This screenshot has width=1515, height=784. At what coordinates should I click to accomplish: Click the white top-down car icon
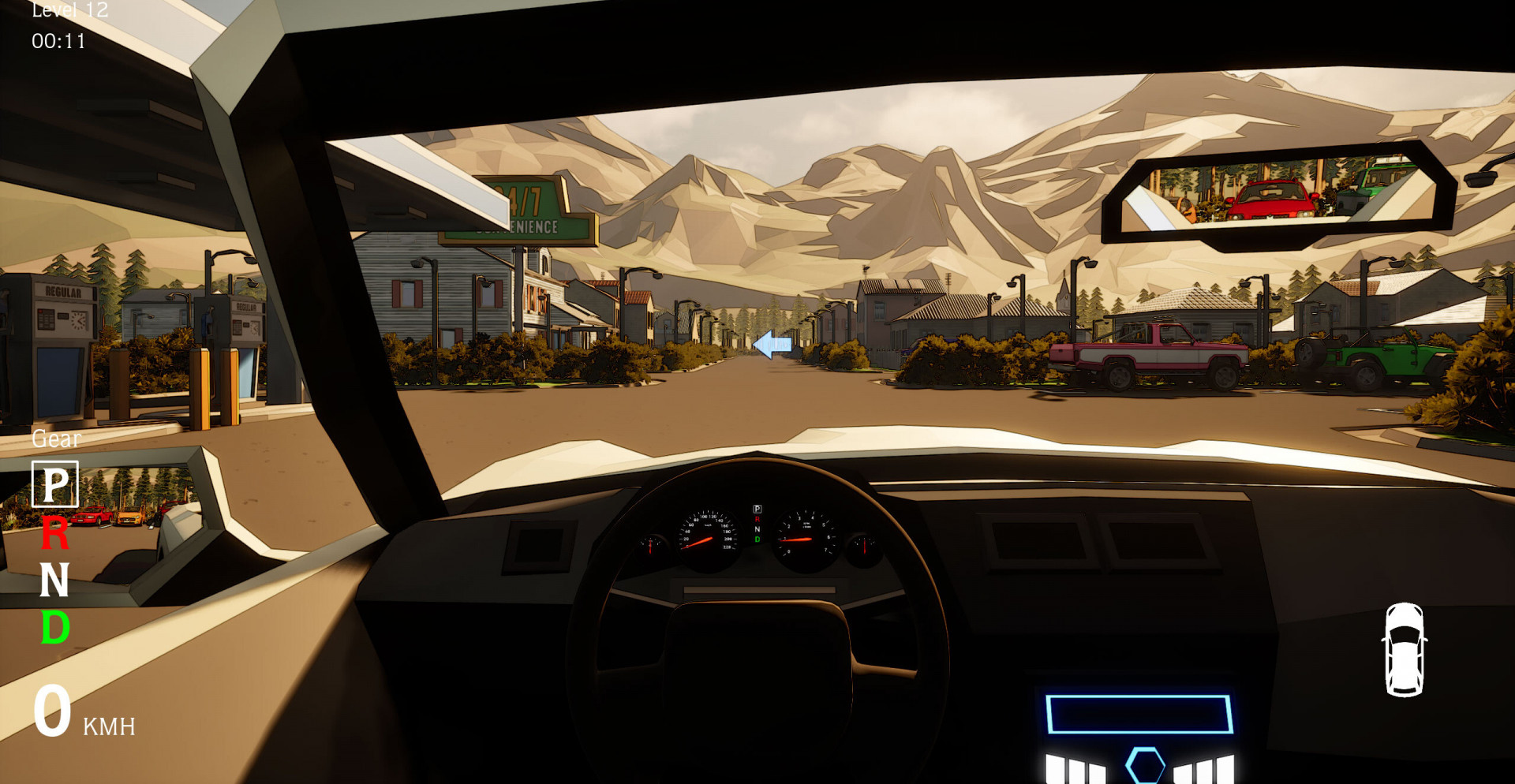(1404, 649)
